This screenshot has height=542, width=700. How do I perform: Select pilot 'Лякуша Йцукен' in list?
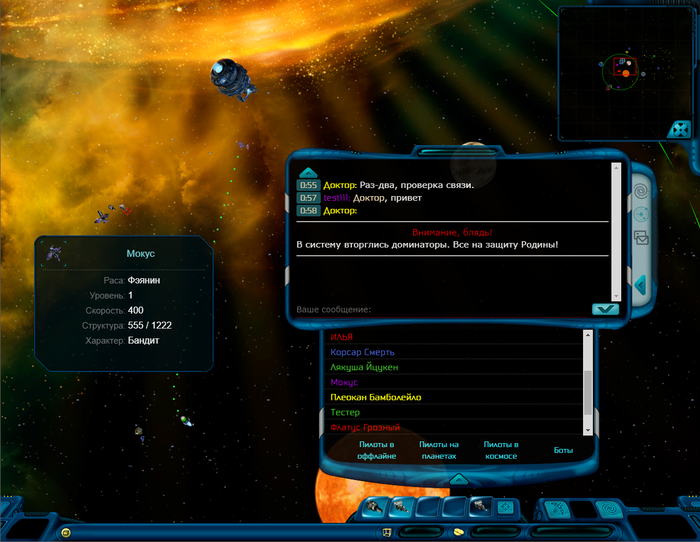click(x=364, y=367)
